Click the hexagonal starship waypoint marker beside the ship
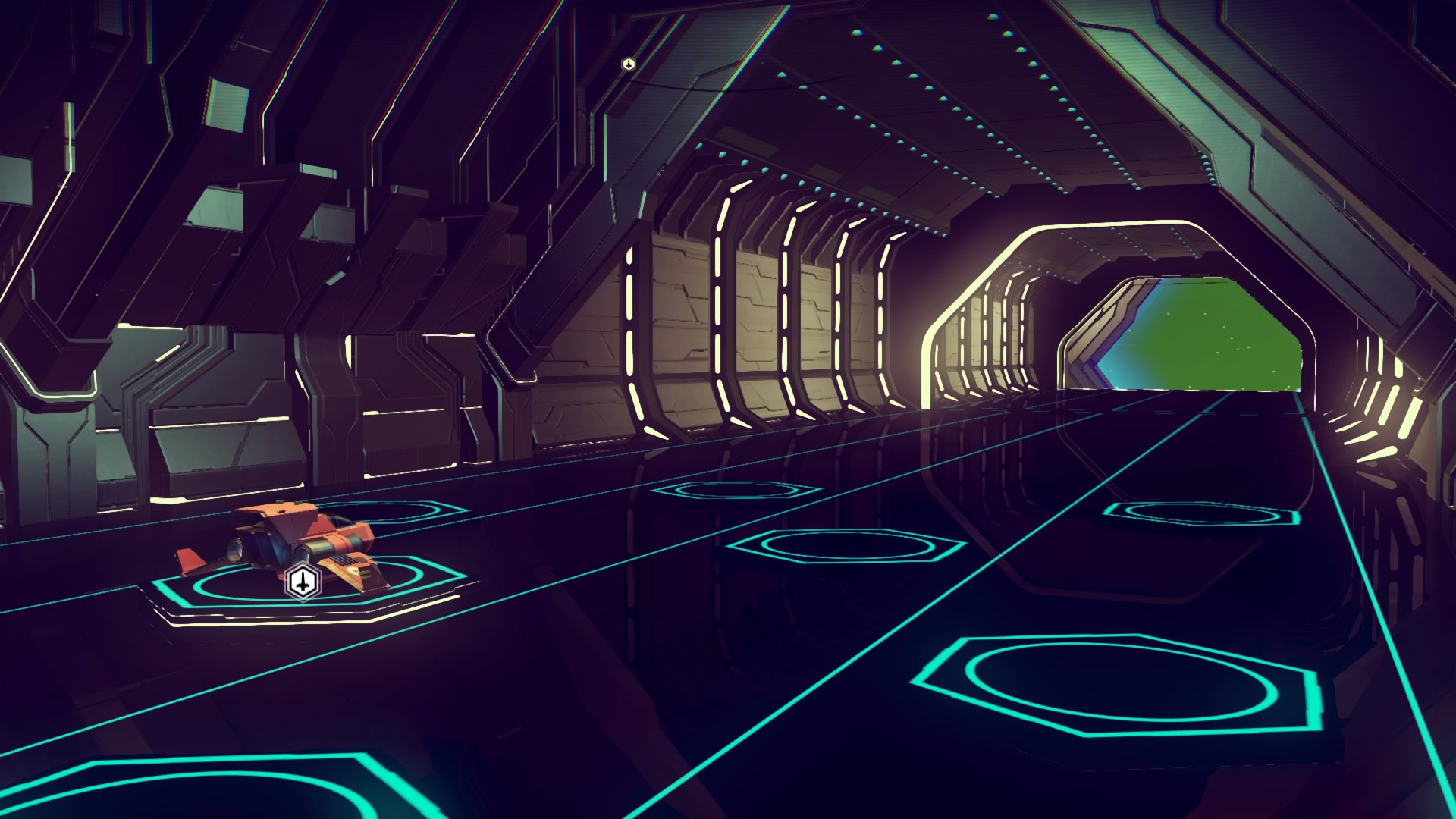1456x819 pixels. (303, 582)
